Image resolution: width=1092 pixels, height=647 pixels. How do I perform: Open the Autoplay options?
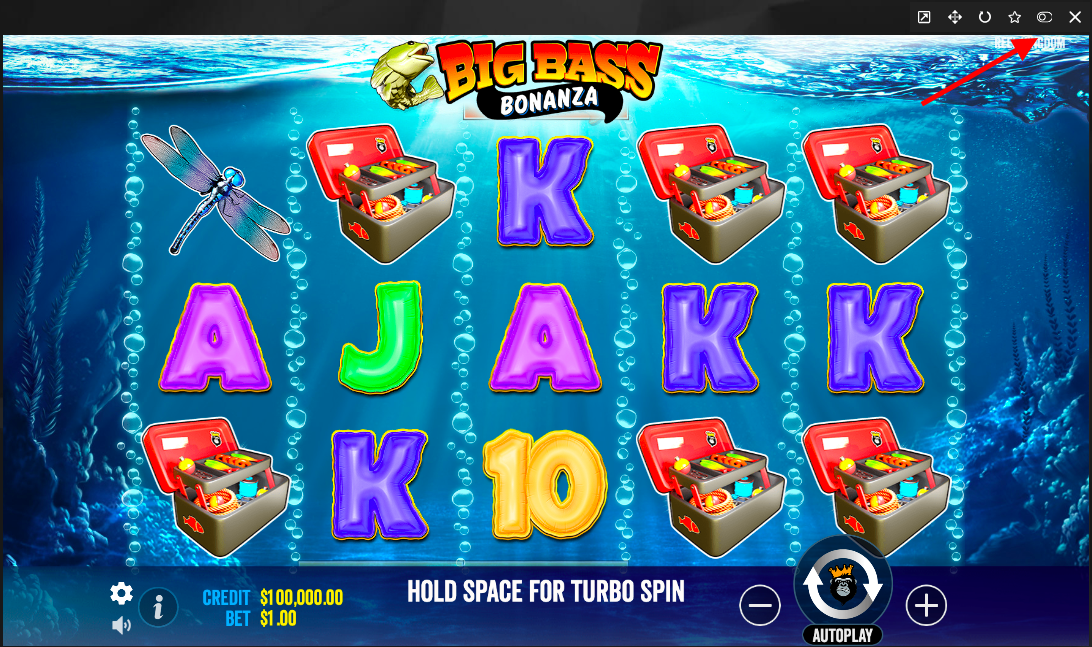[842, 635]
